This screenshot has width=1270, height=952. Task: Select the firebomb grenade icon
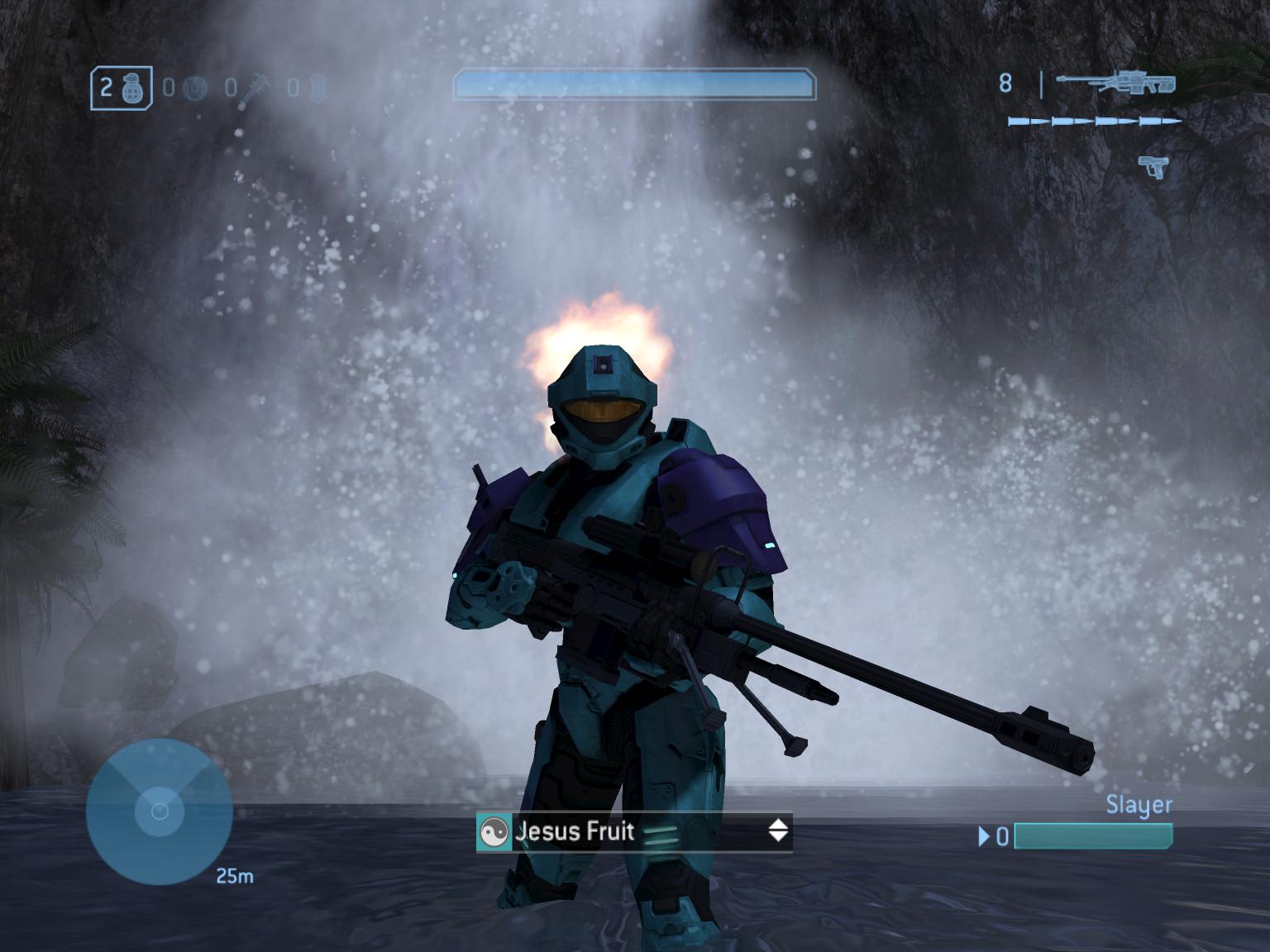pyautogui.click(x=320, y=88)
